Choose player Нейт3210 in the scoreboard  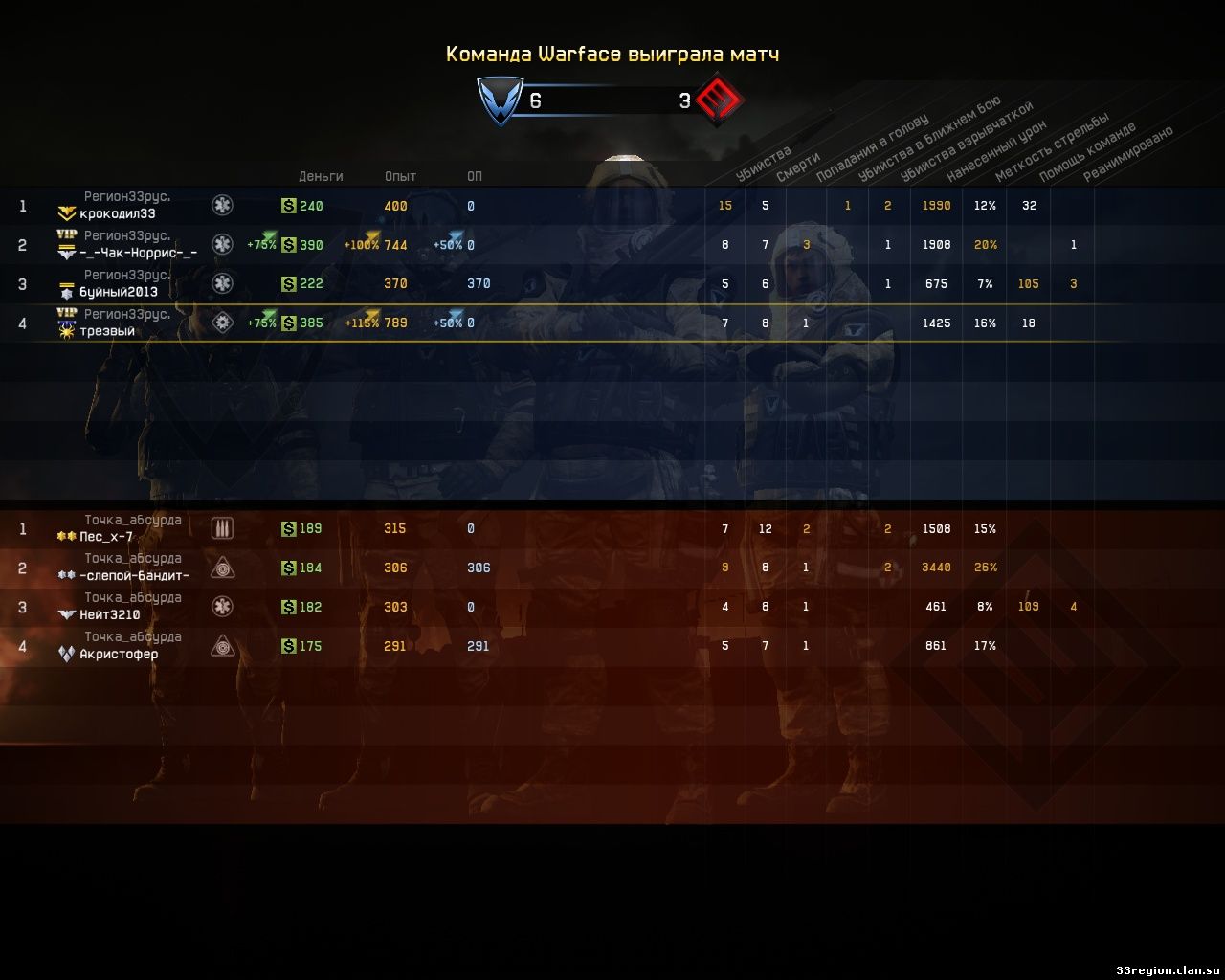[x=110, y=614]
